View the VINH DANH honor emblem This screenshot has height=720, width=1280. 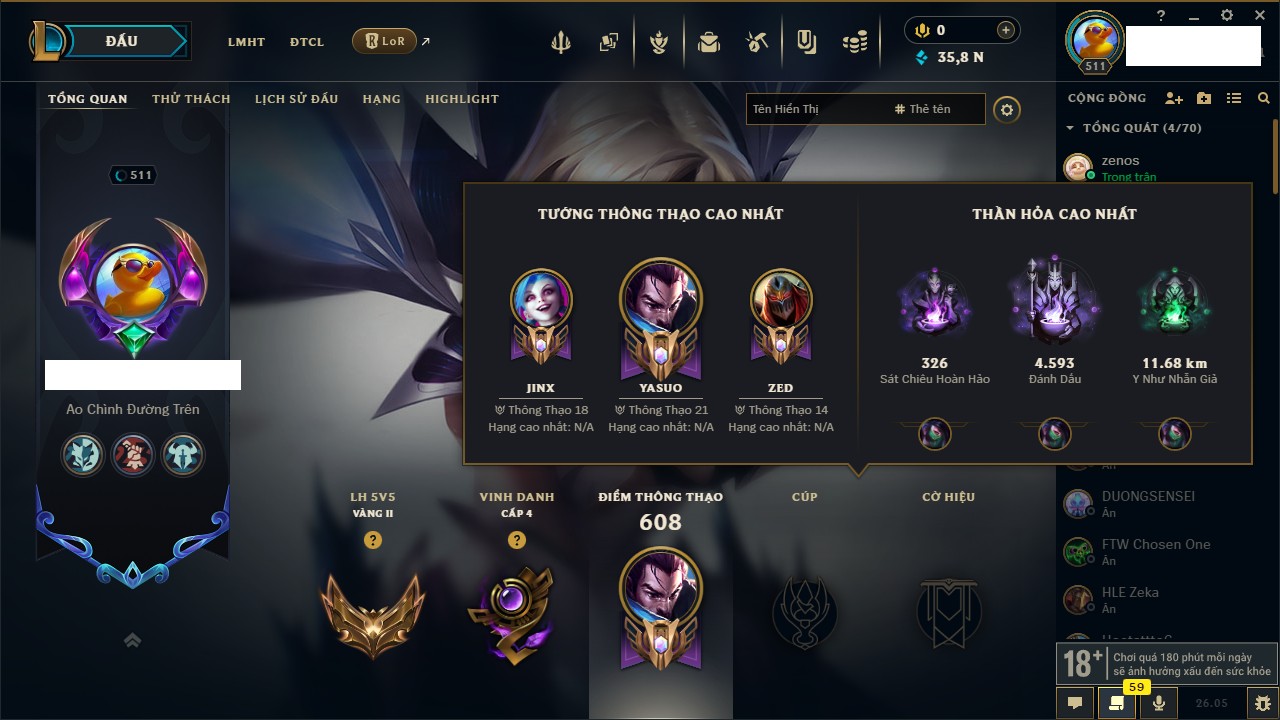pyautogui.click(x=516, y=613)
